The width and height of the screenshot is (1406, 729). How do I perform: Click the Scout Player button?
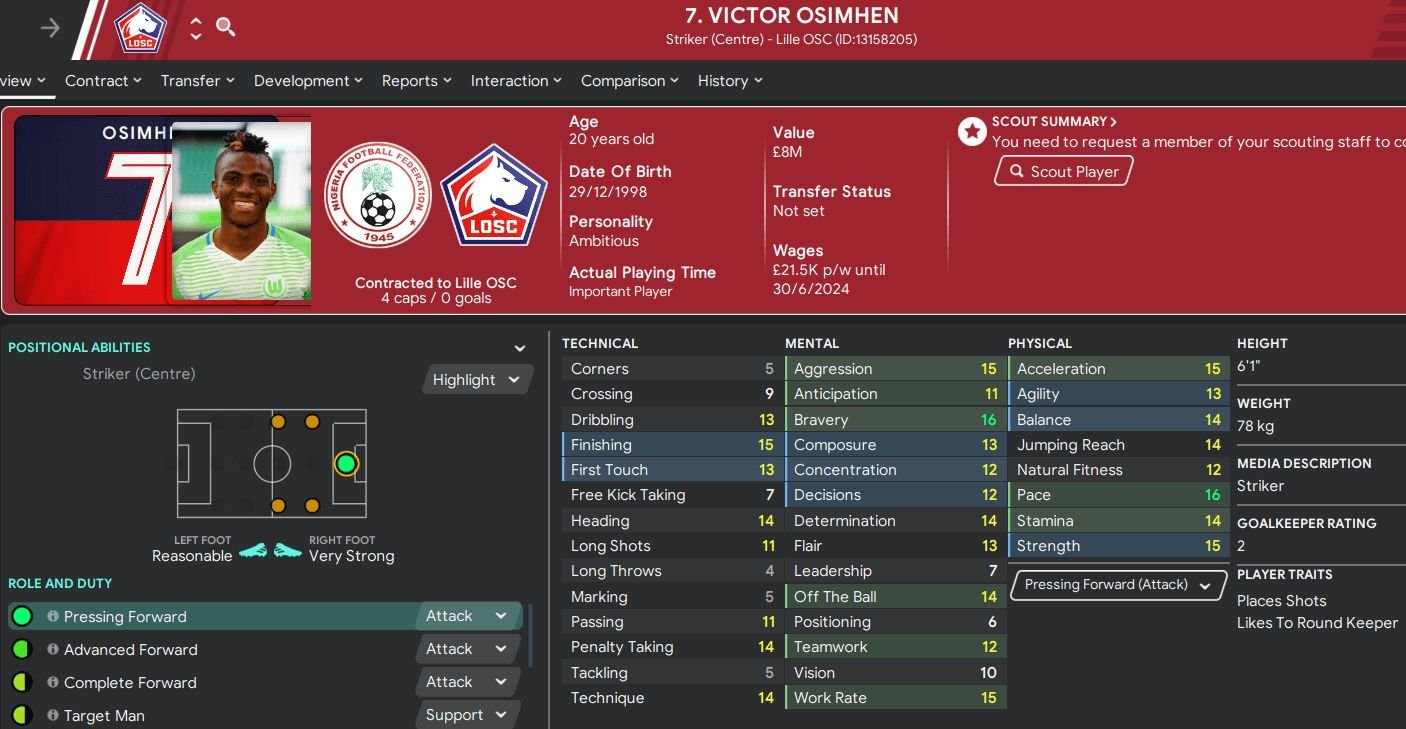[x=1063, y=170]
